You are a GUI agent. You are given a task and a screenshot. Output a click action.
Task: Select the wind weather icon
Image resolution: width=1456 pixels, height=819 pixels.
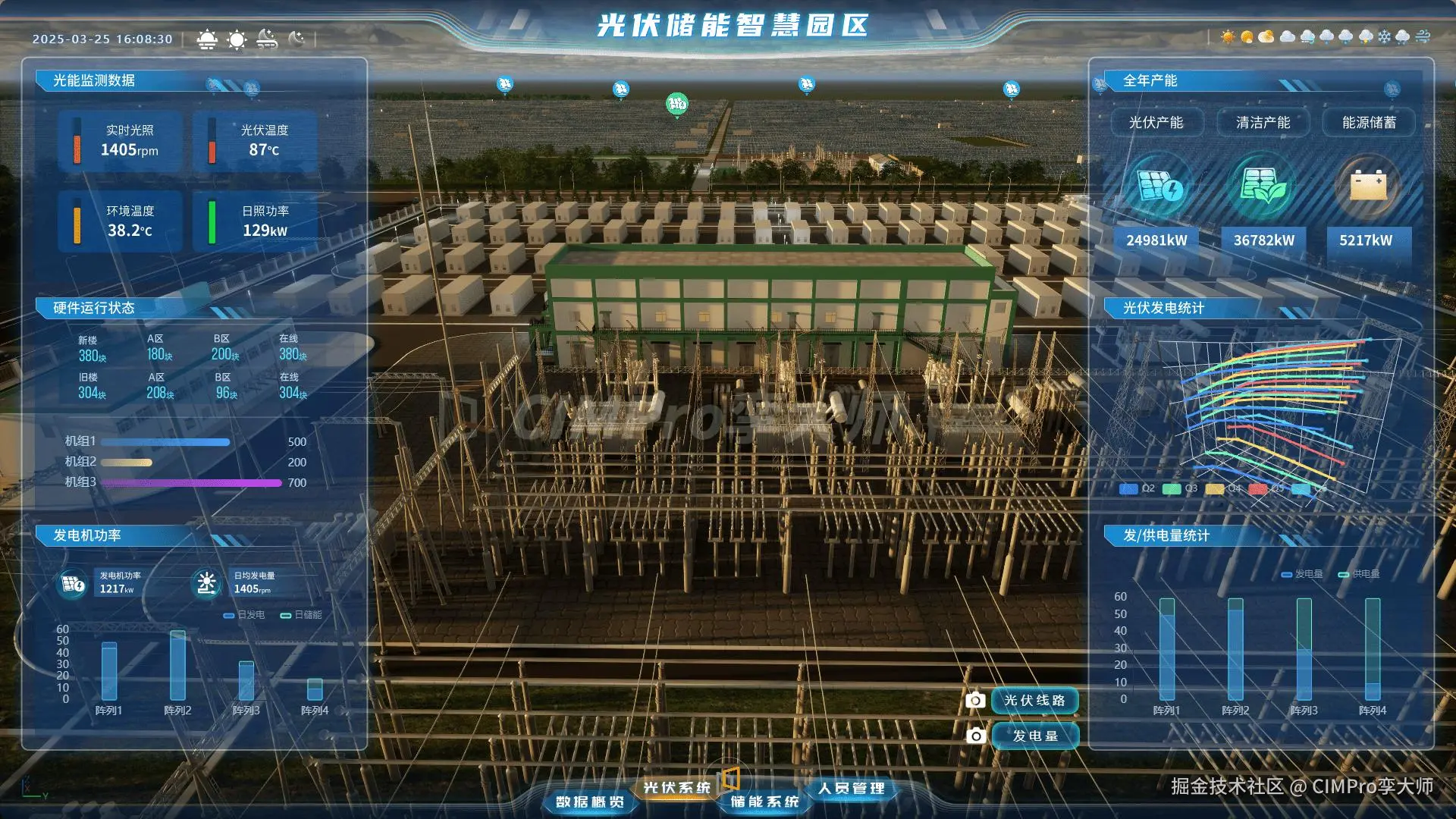coord(1423,36)
